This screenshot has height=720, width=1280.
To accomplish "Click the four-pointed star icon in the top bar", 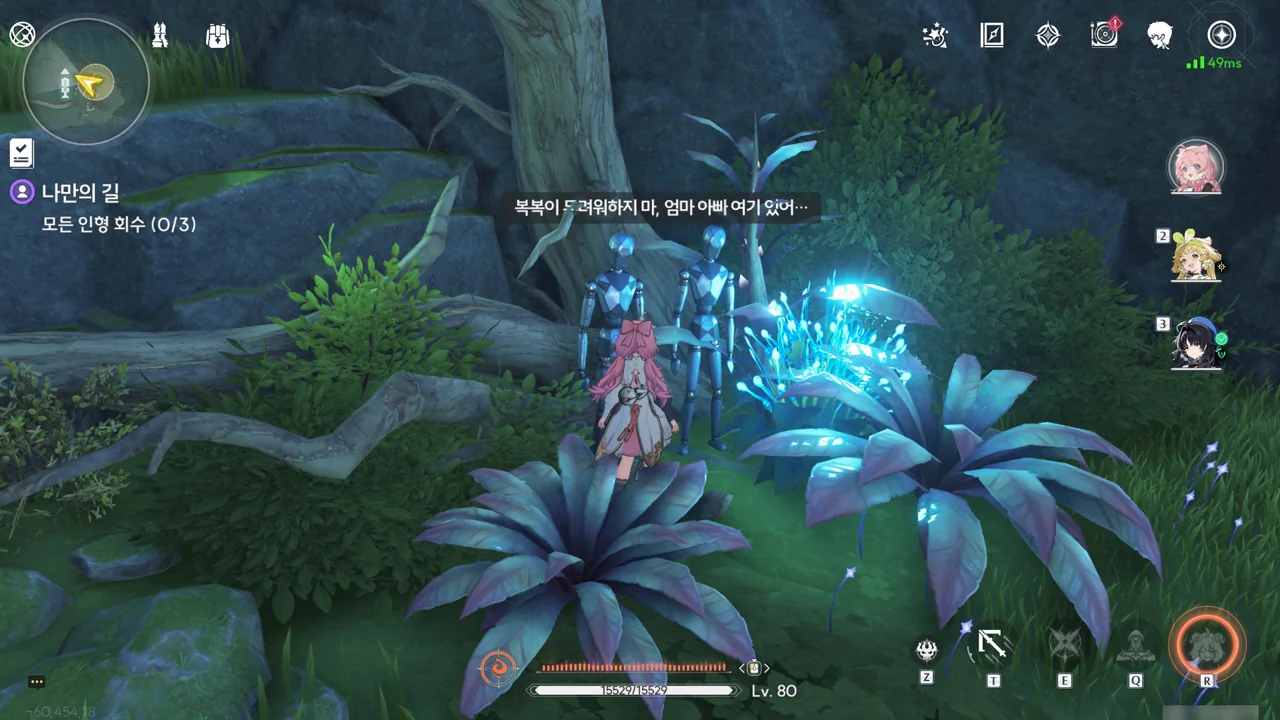I will pyautogui.click(x=1047, y=36).
